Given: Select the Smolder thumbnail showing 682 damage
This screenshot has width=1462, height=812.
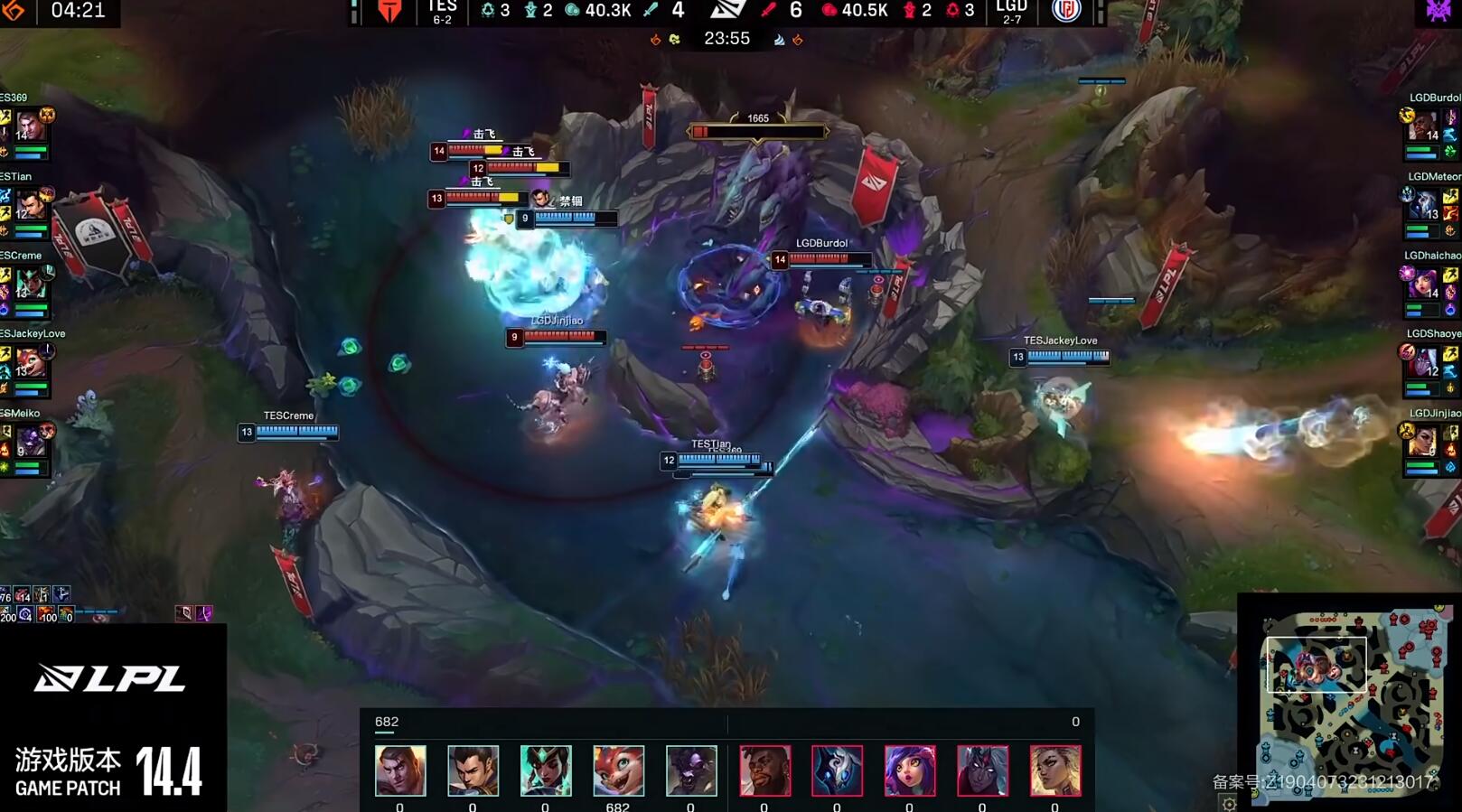Looking at the screenshot, I should pyautogui.click(x=618, y=770).
